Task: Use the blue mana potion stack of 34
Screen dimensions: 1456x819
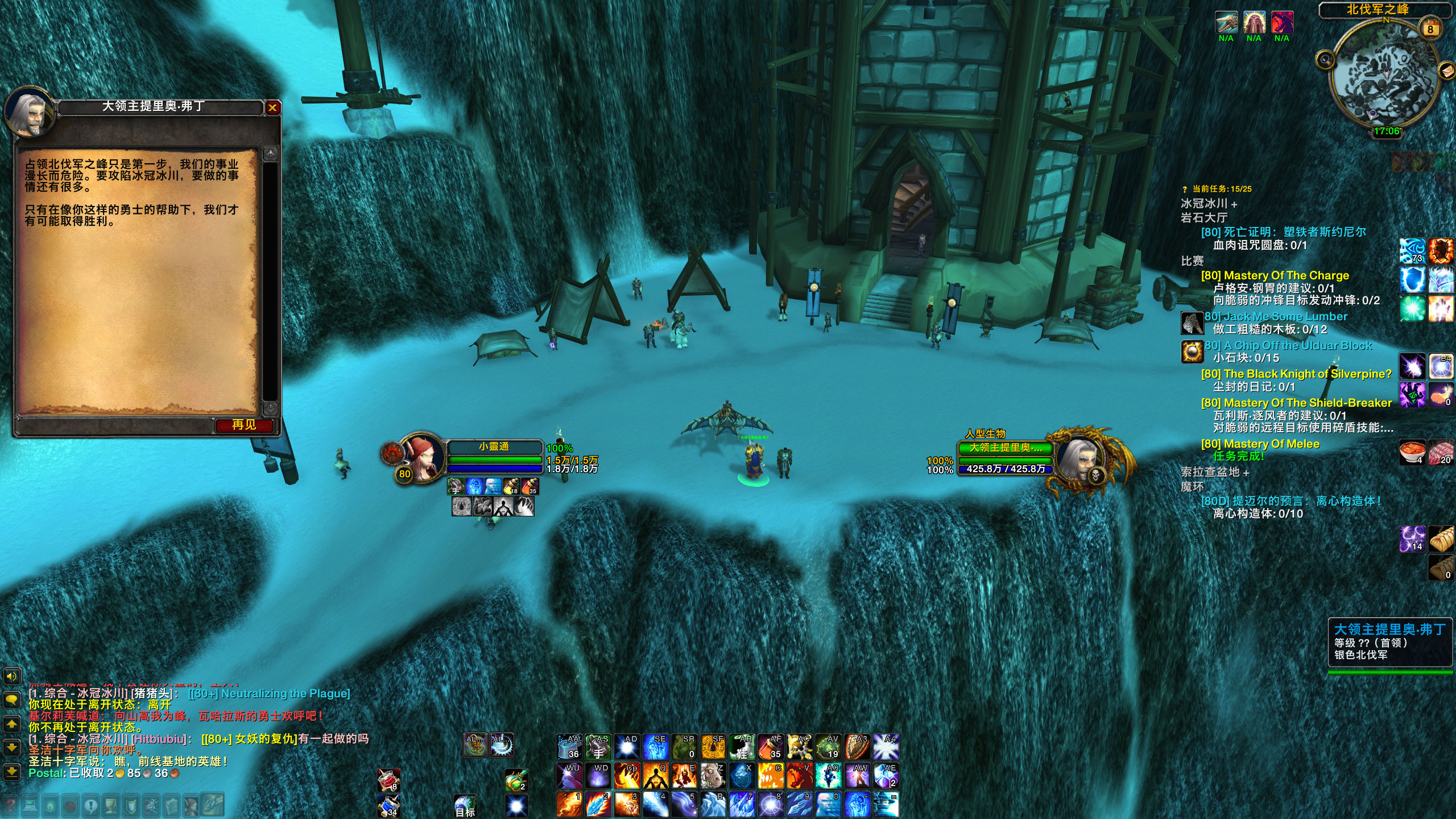Action: pos(389,805)
